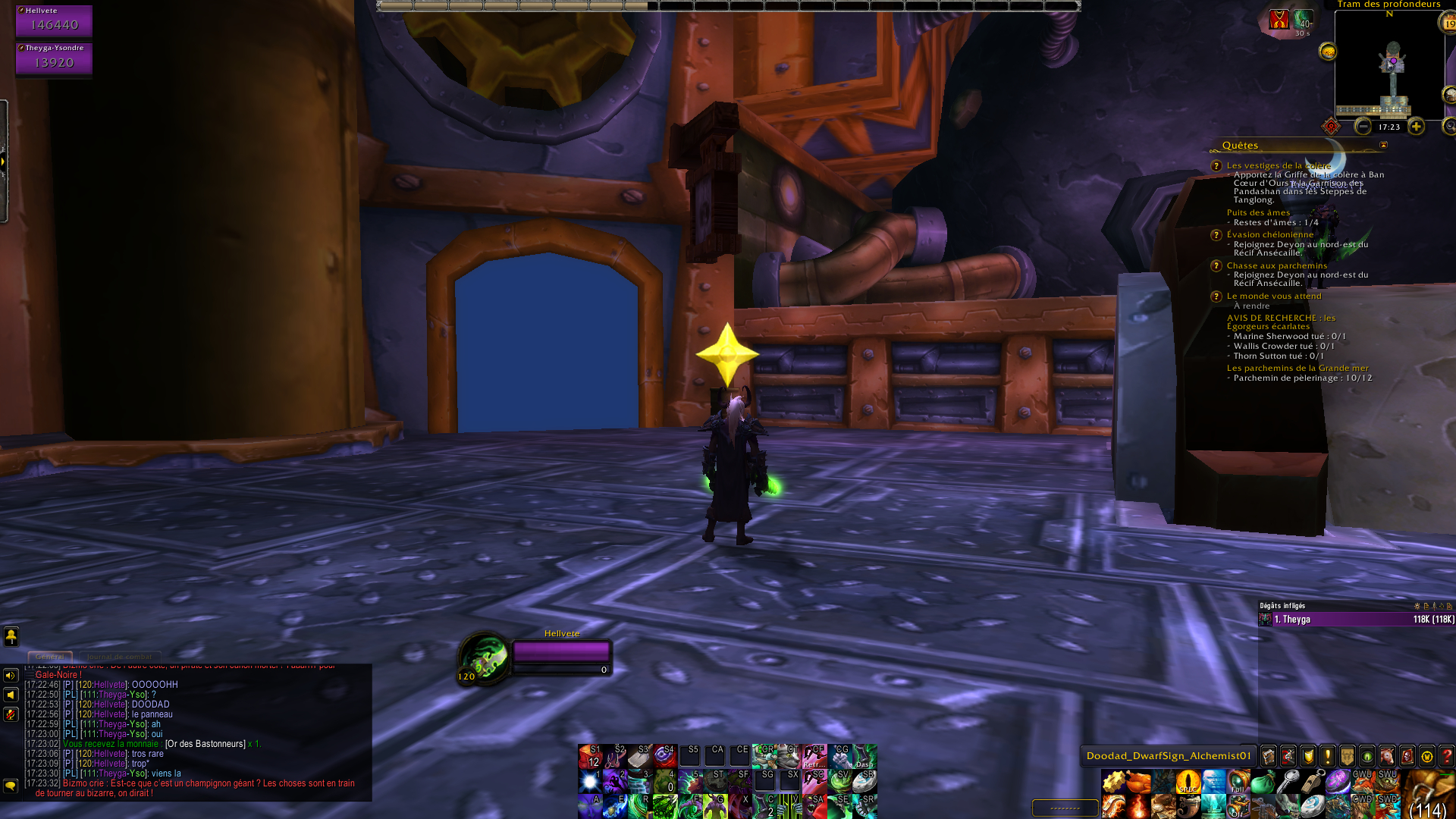The width and height of the screenshot is (1456, 819).
Task: Zoom in on the minimap with plus button
Action: coord(1417,127)
